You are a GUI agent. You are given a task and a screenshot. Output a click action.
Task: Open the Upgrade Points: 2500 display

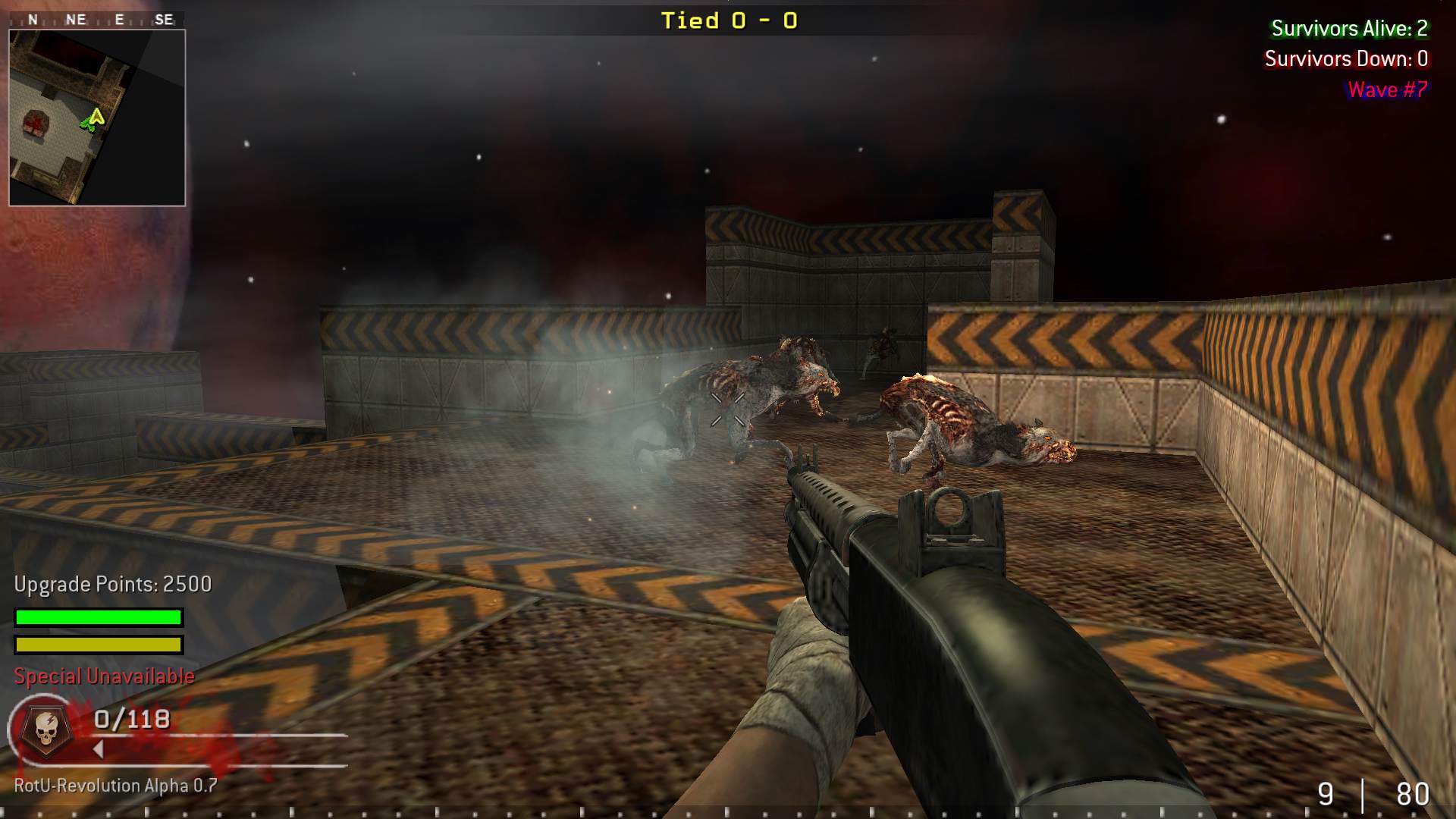tap(111, 584)
